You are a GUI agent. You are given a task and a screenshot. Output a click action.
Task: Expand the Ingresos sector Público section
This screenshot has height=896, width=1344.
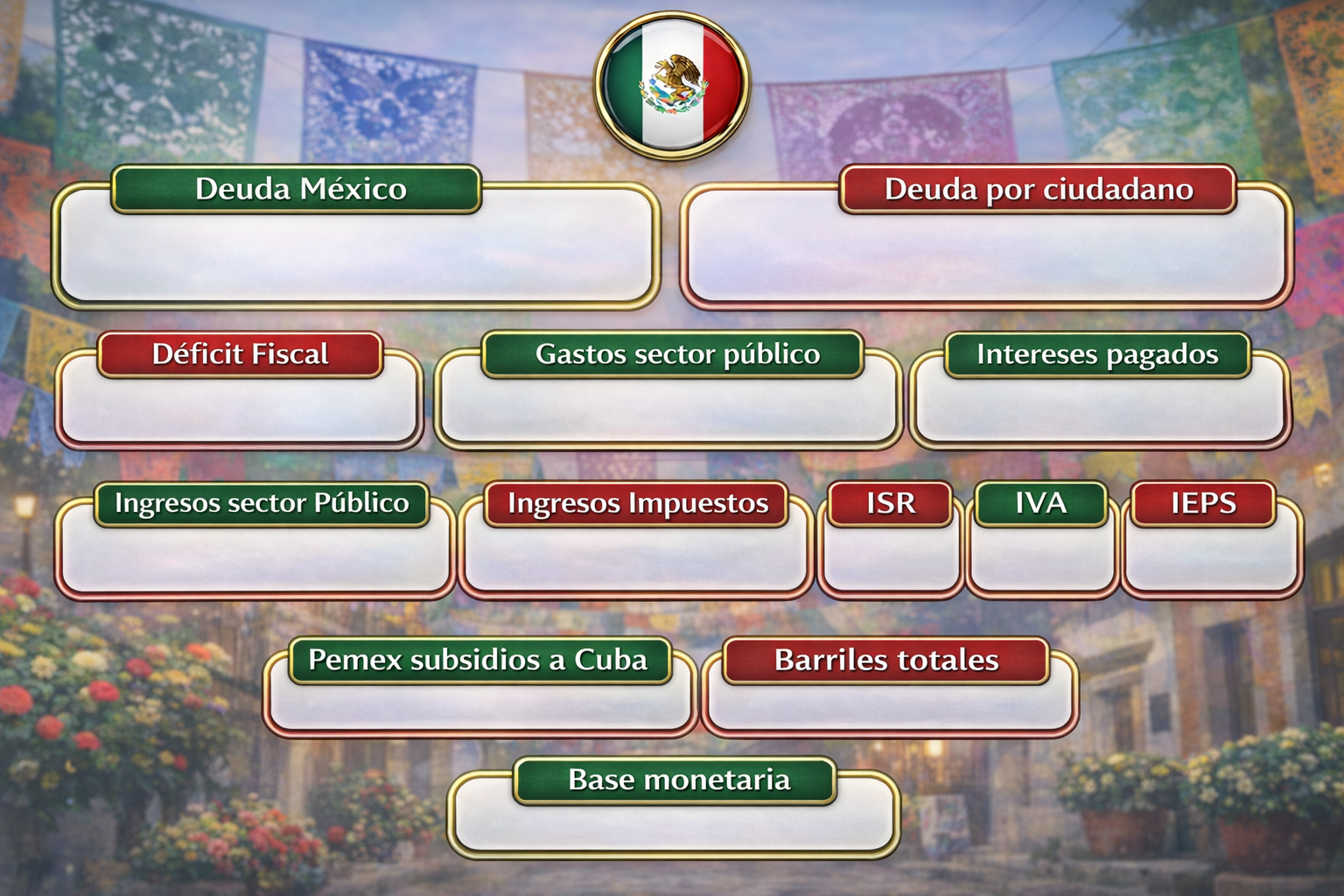[x=261, y=503]
